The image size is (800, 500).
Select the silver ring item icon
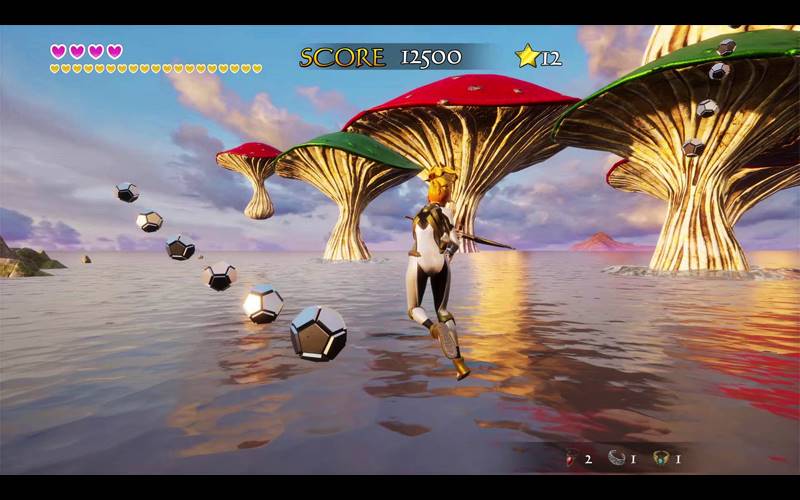click(x=616, y=458)
